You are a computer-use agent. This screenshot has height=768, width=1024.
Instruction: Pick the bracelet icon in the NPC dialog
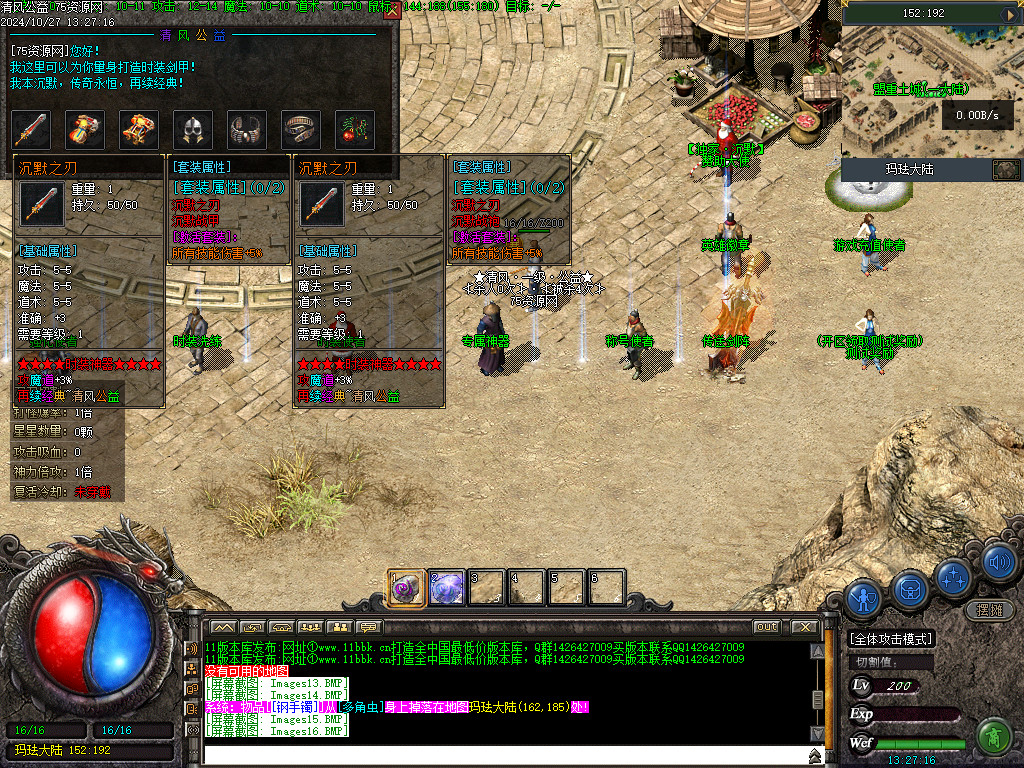(247, 130)
